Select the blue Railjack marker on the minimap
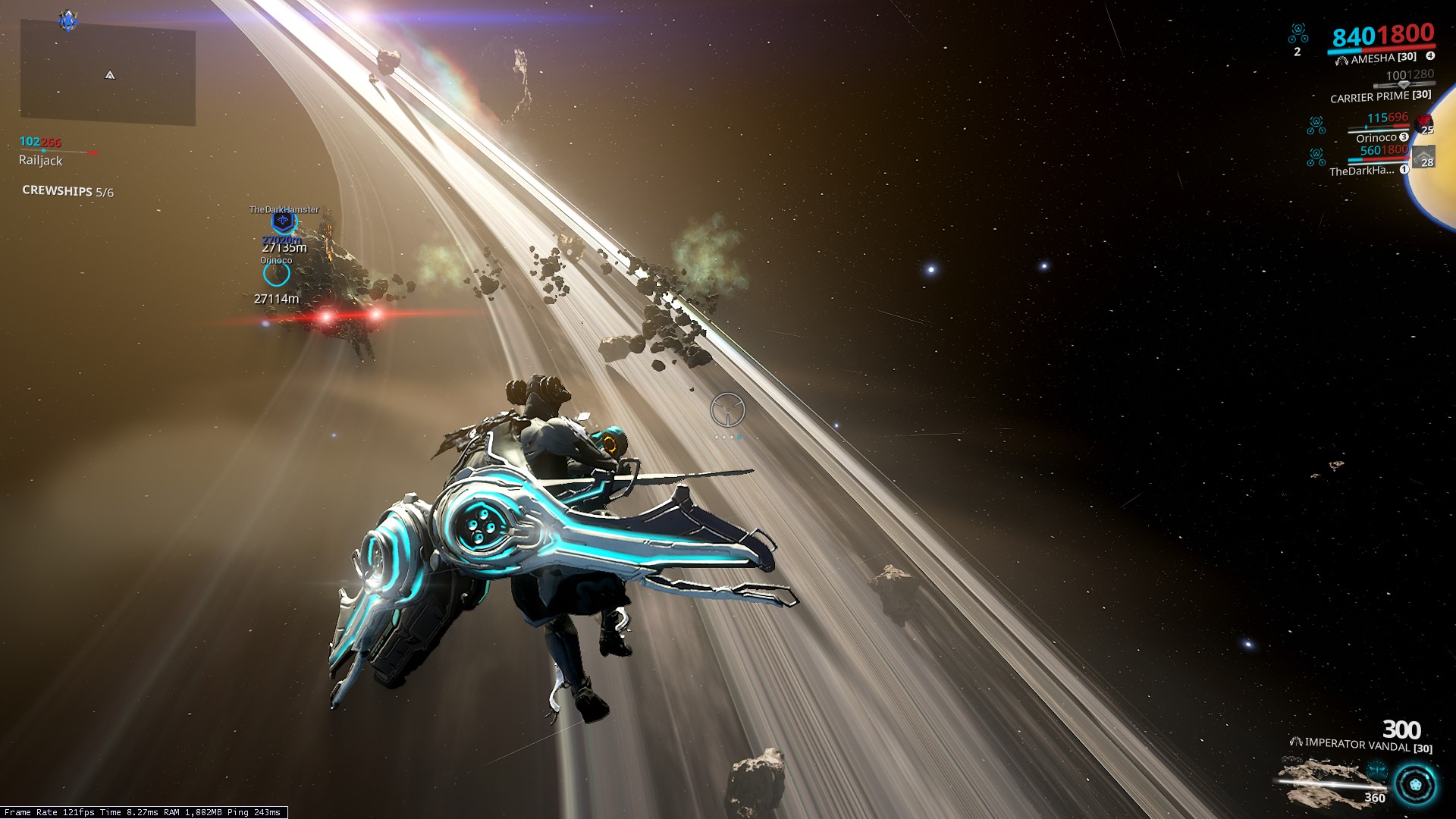Screen dimensions: 1456x819 68,20
